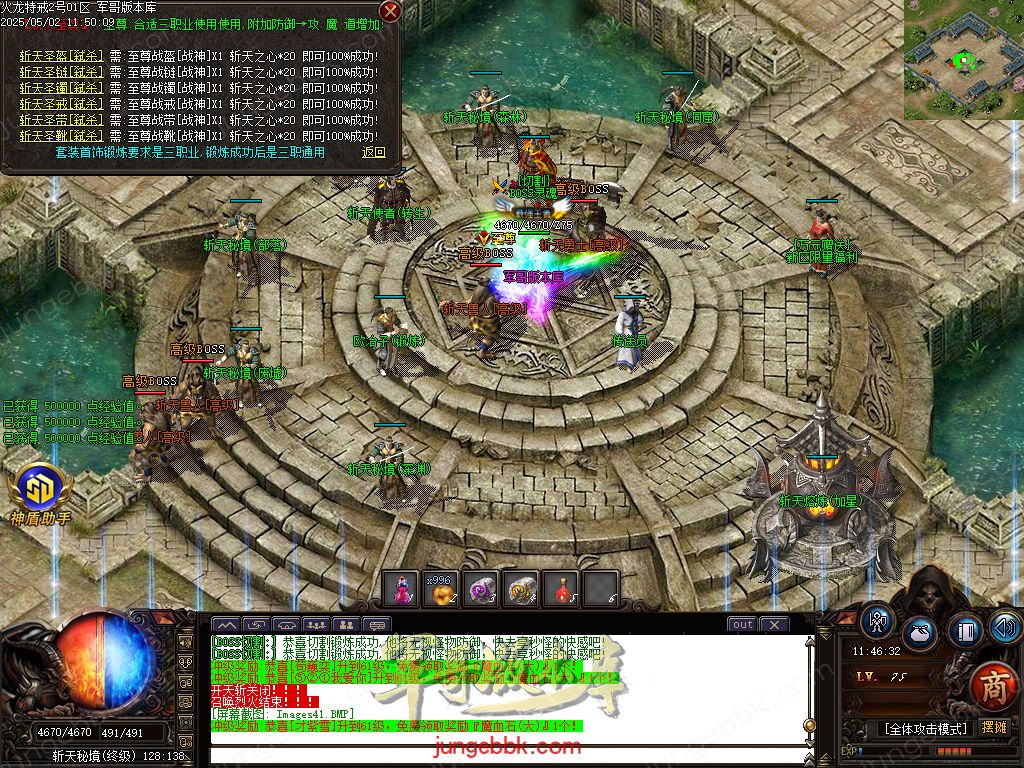
Task: Open the minimap in the corner
Action: point(964,60)
